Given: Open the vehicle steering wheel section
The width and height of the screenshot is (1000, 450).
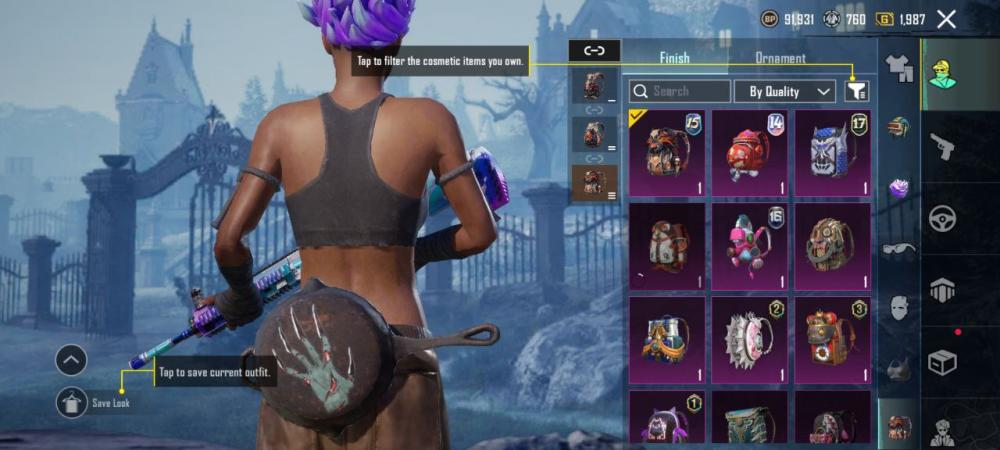Looking at the screenshot, I should pos(942,219).
